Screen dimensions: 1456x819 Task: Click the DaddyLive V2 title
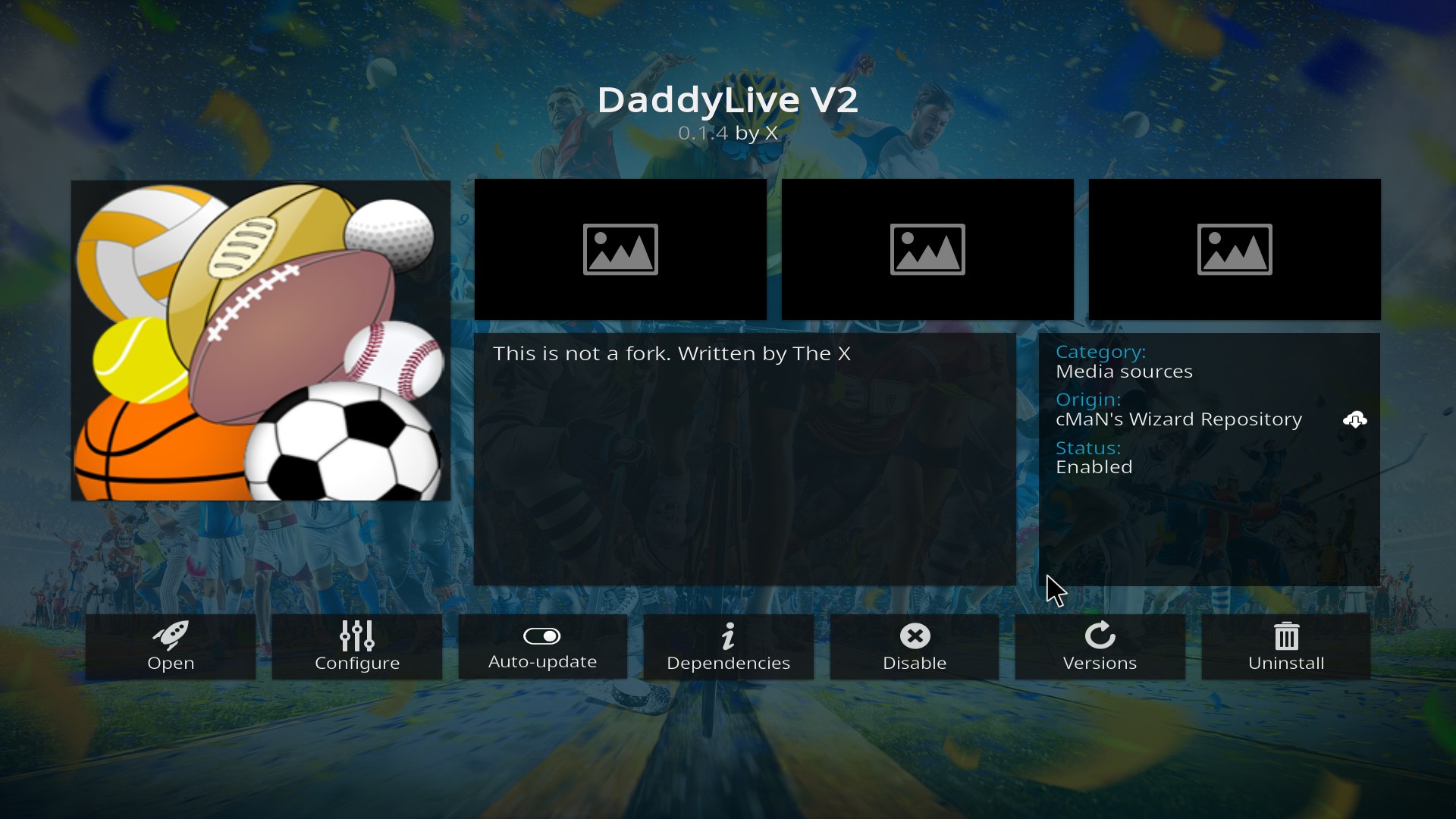click(727, 99)
